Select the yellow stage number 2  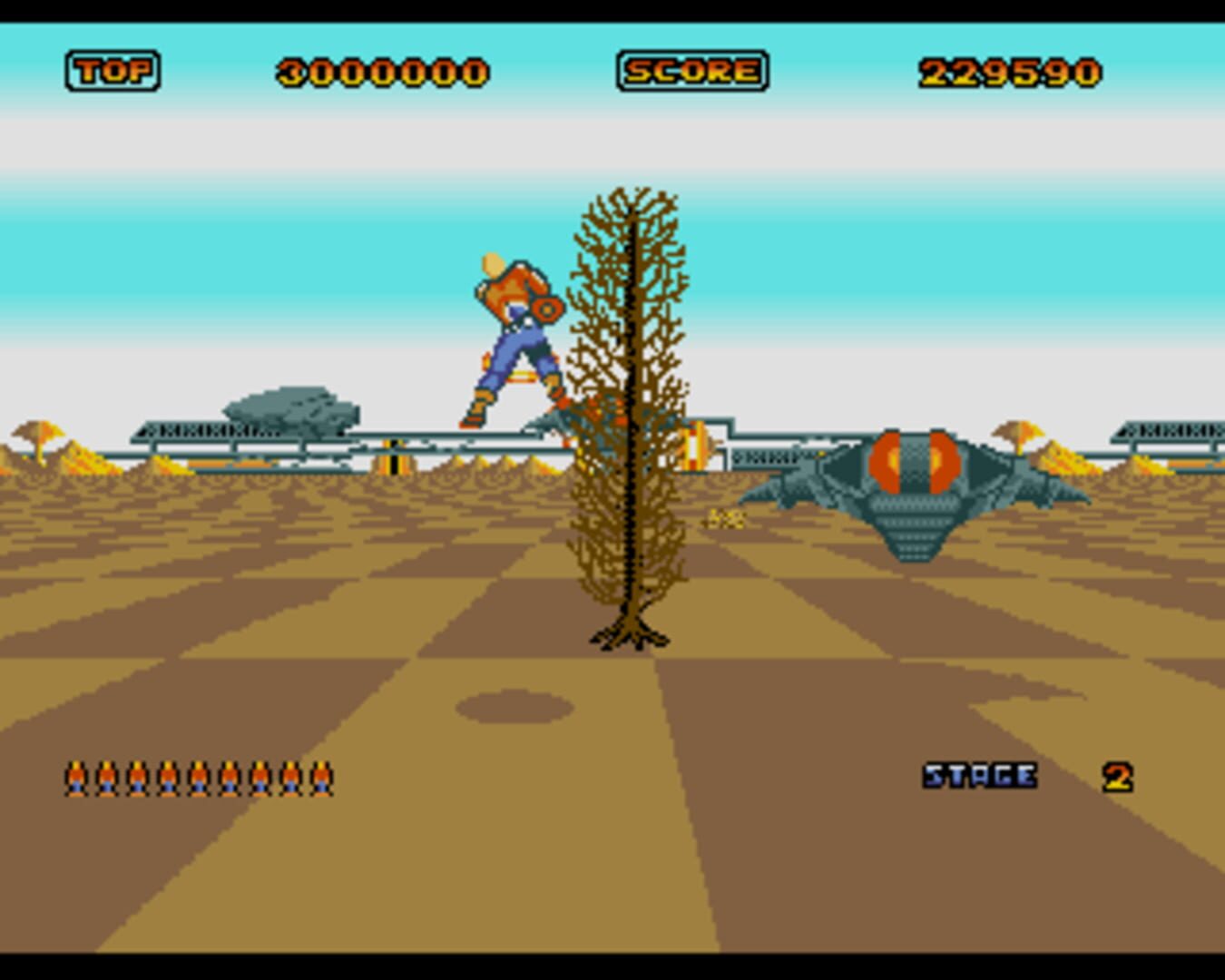(1118, 776)
